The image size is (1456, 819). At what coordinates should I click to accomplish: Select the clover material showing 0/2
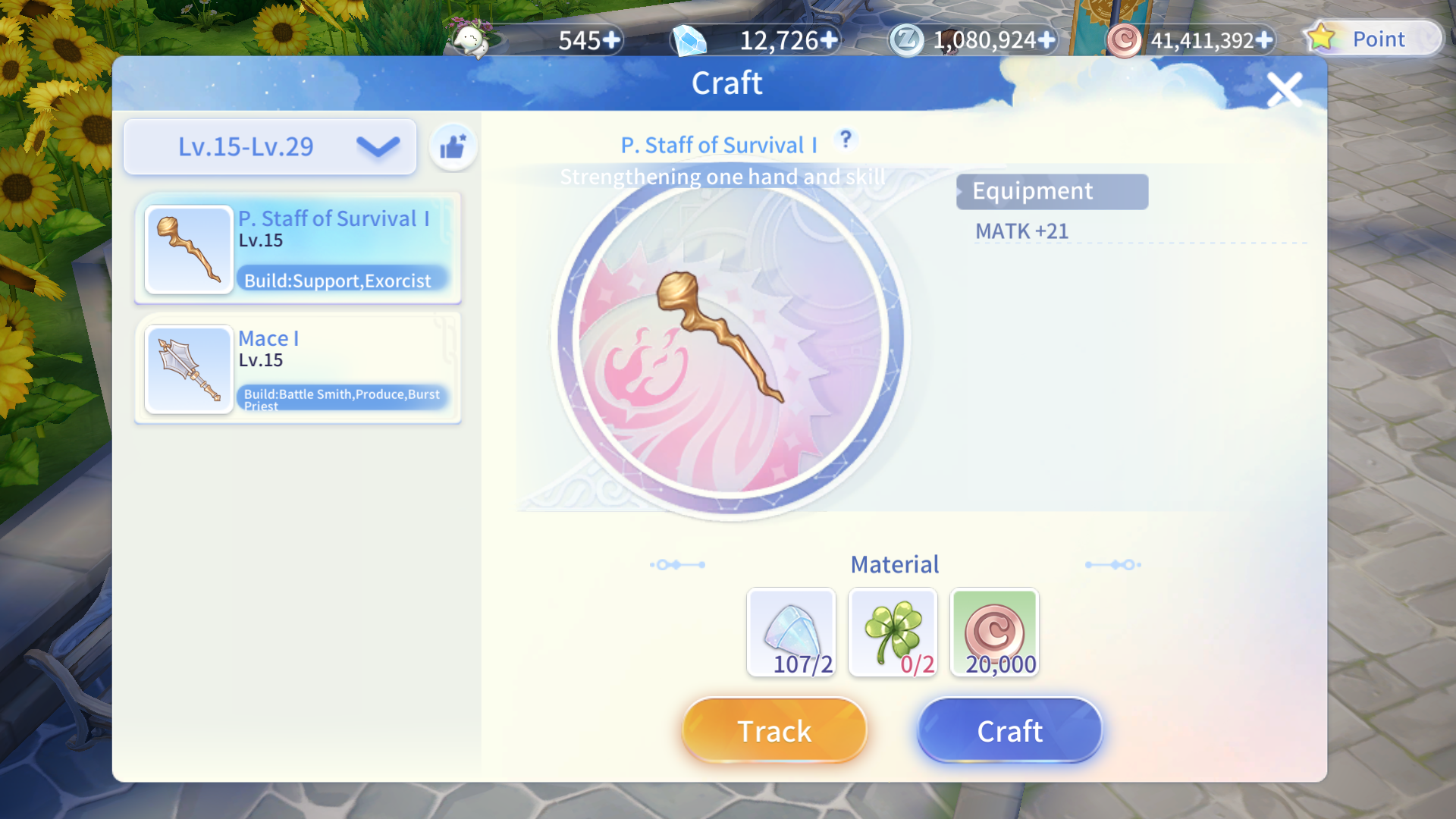click(x=893, y=632)
